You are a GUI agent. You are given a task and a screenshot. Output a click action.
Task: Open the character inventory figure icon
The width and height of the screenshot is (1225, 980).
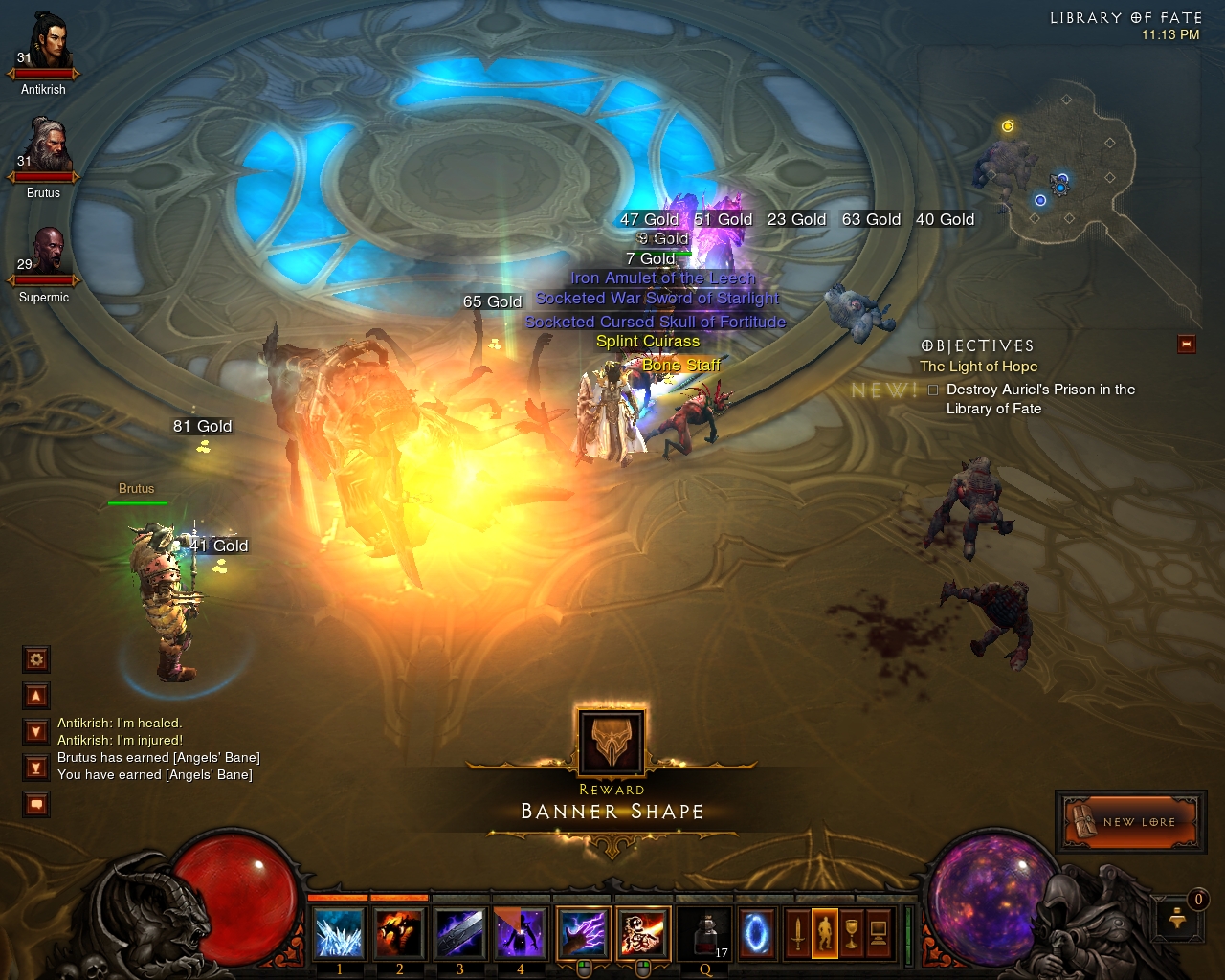pos(824,933)
